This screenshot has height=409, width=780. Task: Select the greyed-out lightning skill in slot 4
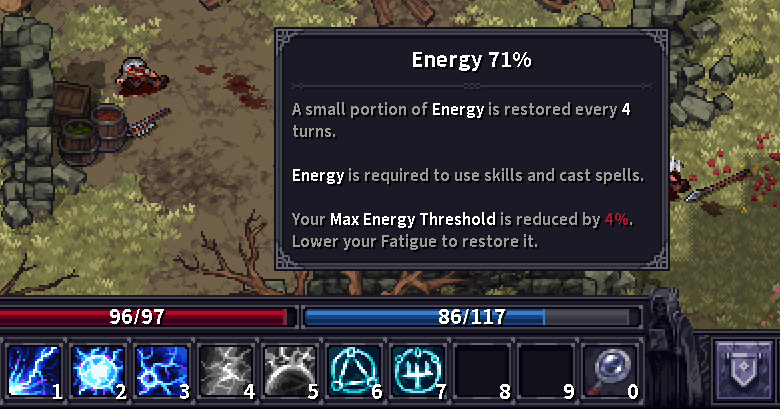[x=225, y=371]
